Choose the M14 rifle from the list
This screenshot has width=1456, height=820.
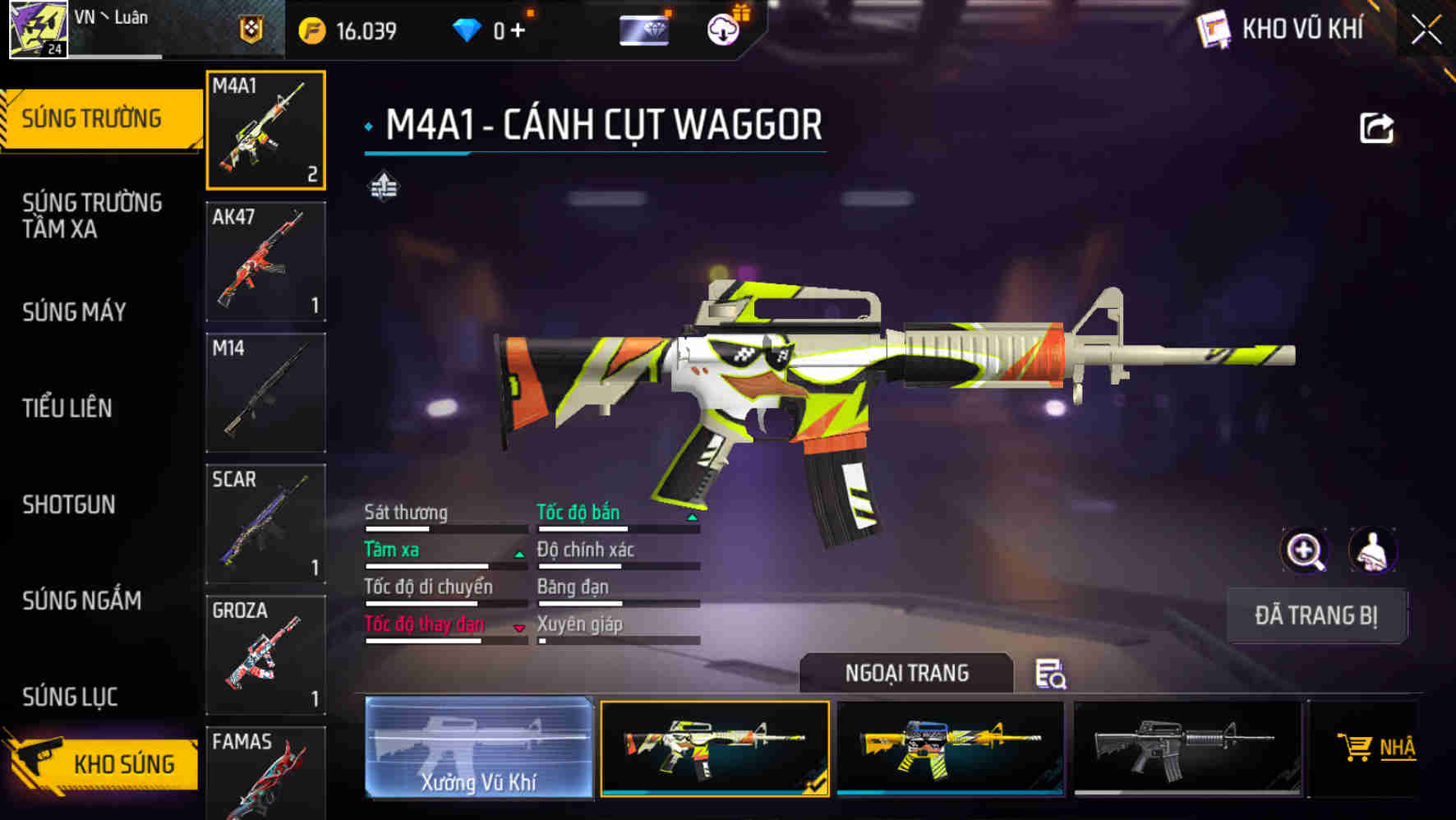(265, 392)
